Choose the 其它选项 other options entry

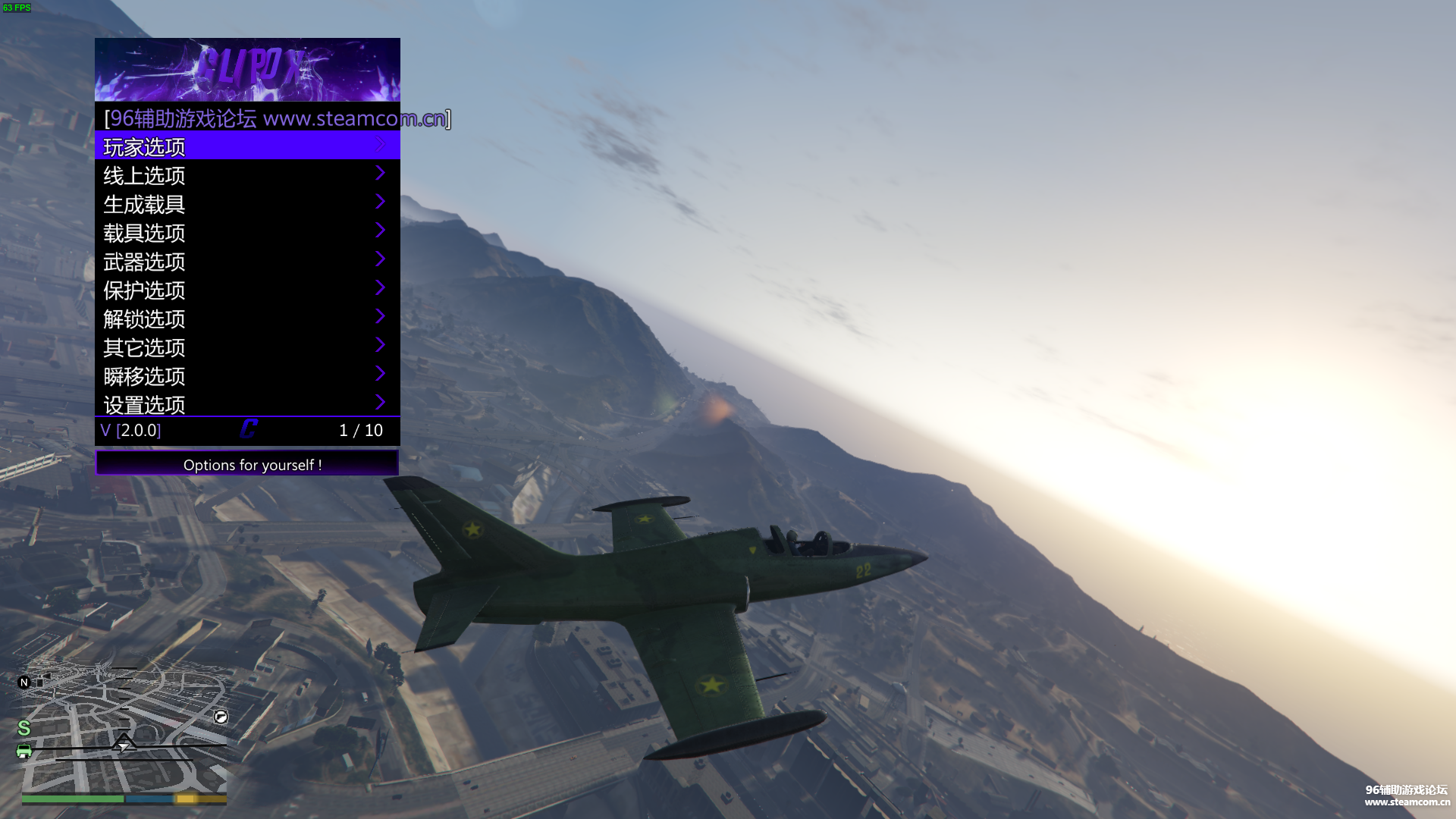[247, 347]
